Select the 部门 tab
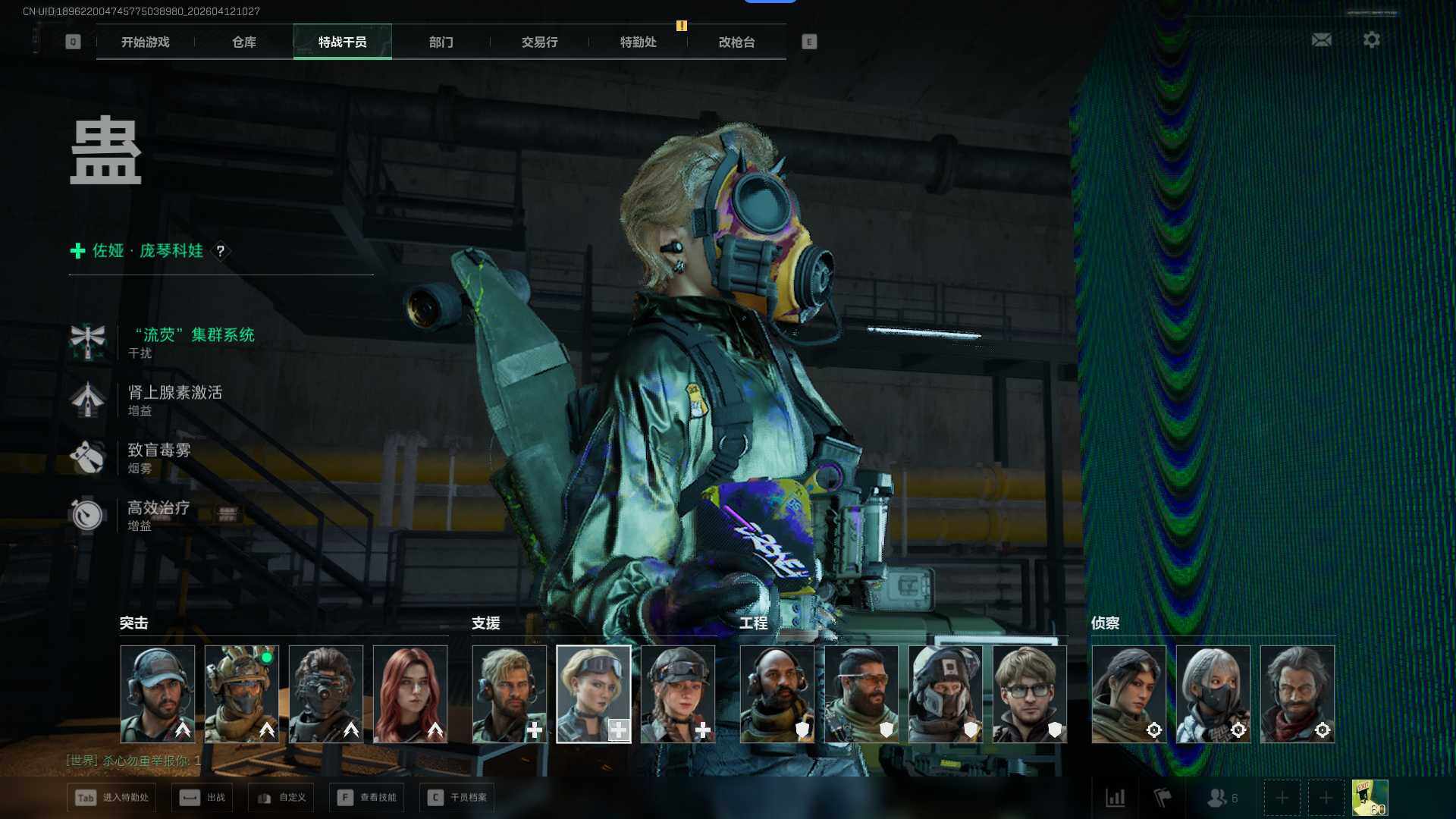 pos(441,42)
